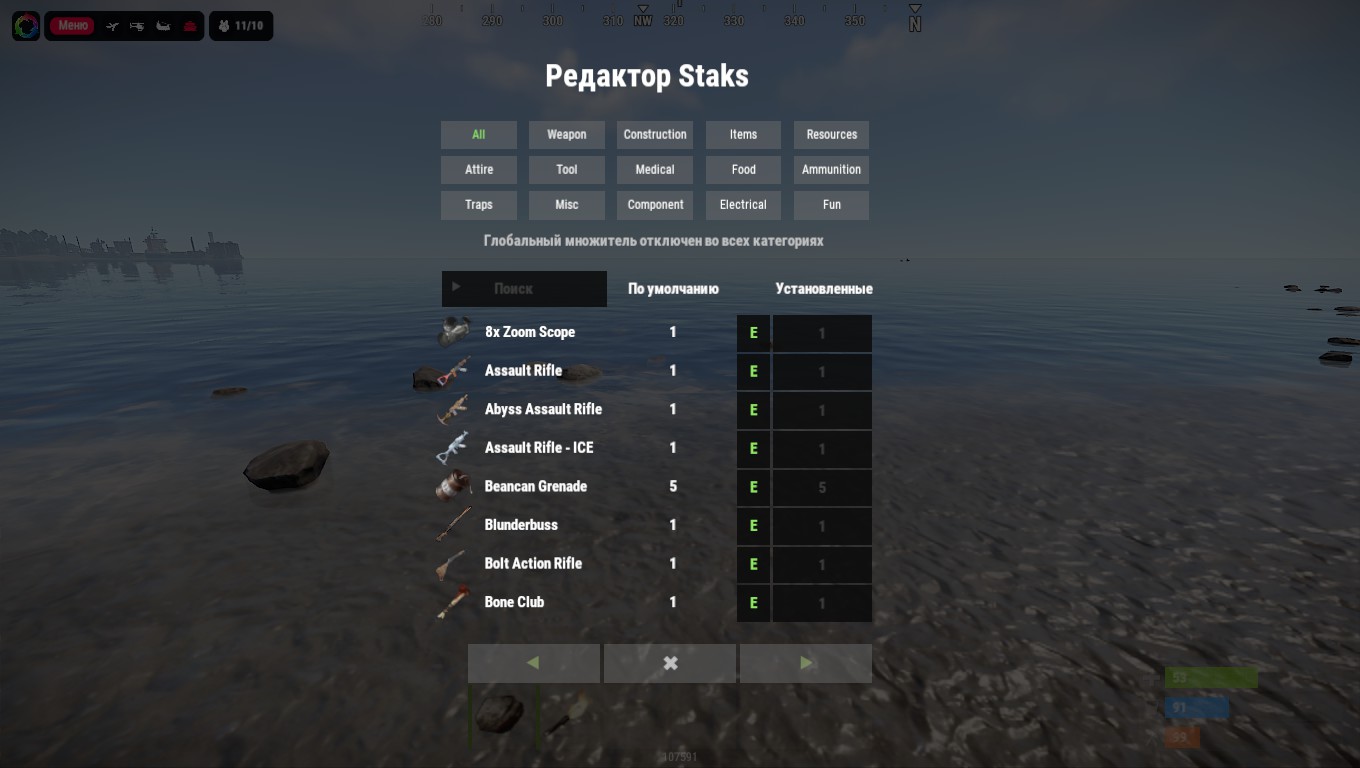This screenshot has height=768, width=1360.
Task: Show the Attire items category
Action: tap(479, 170)
